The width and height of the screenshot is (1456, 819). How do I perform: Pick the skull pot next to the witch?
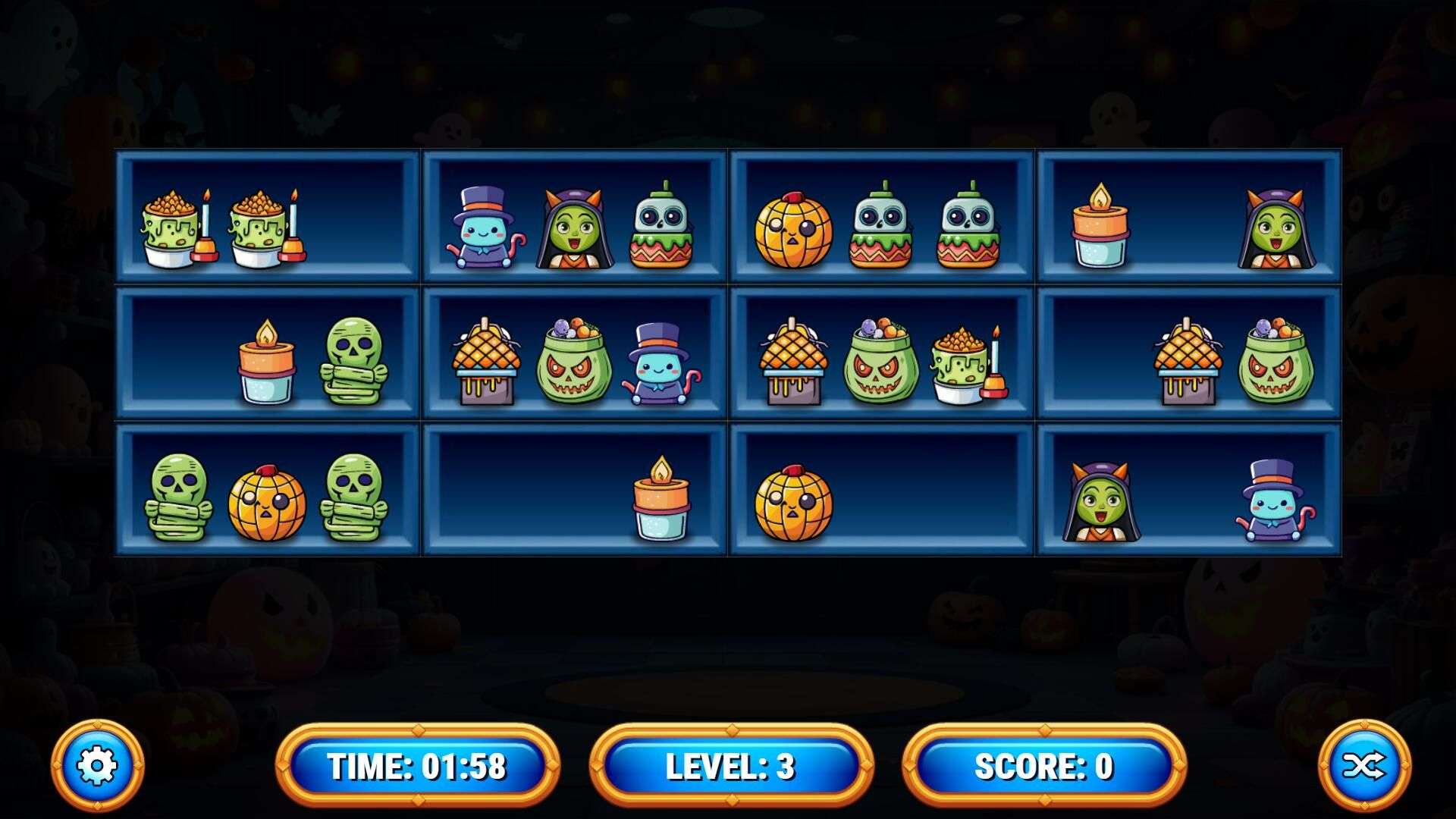coord(661,226)
